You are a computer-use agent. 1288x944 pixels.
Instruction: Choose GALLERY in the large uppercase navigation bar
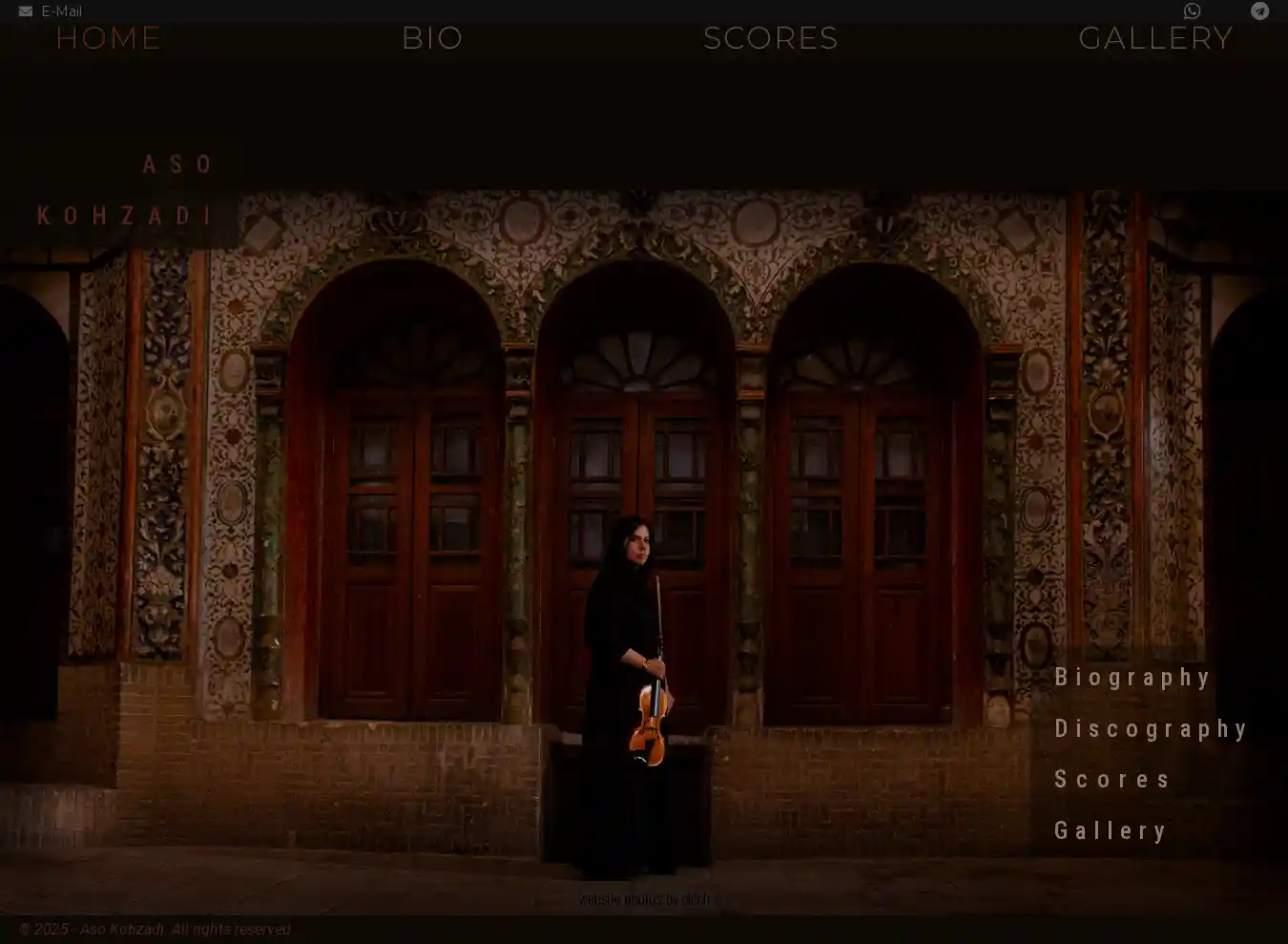click(1155, 38)
